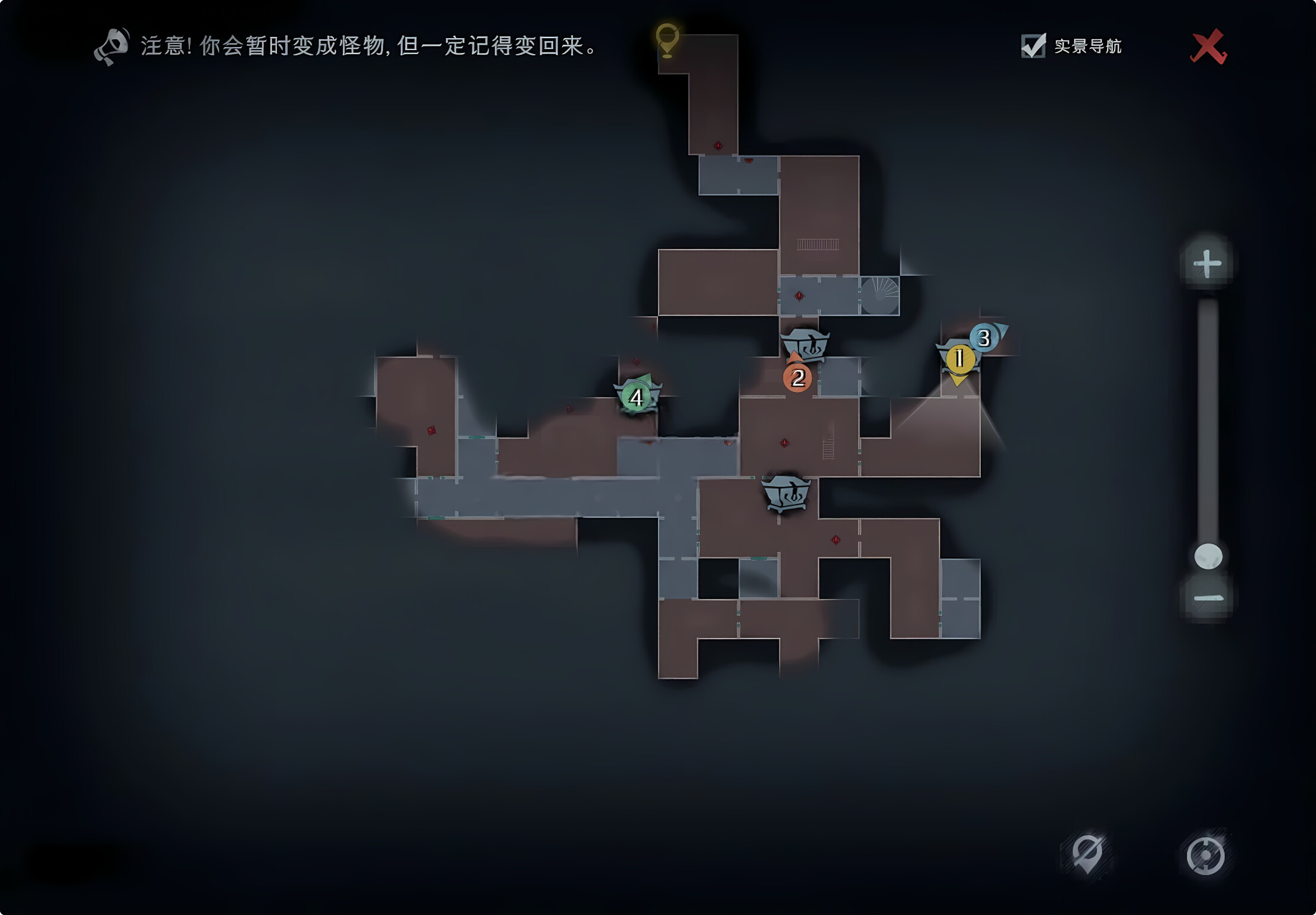
Task: Click the zoom slider handle
Action: (x=1208, y=556)
